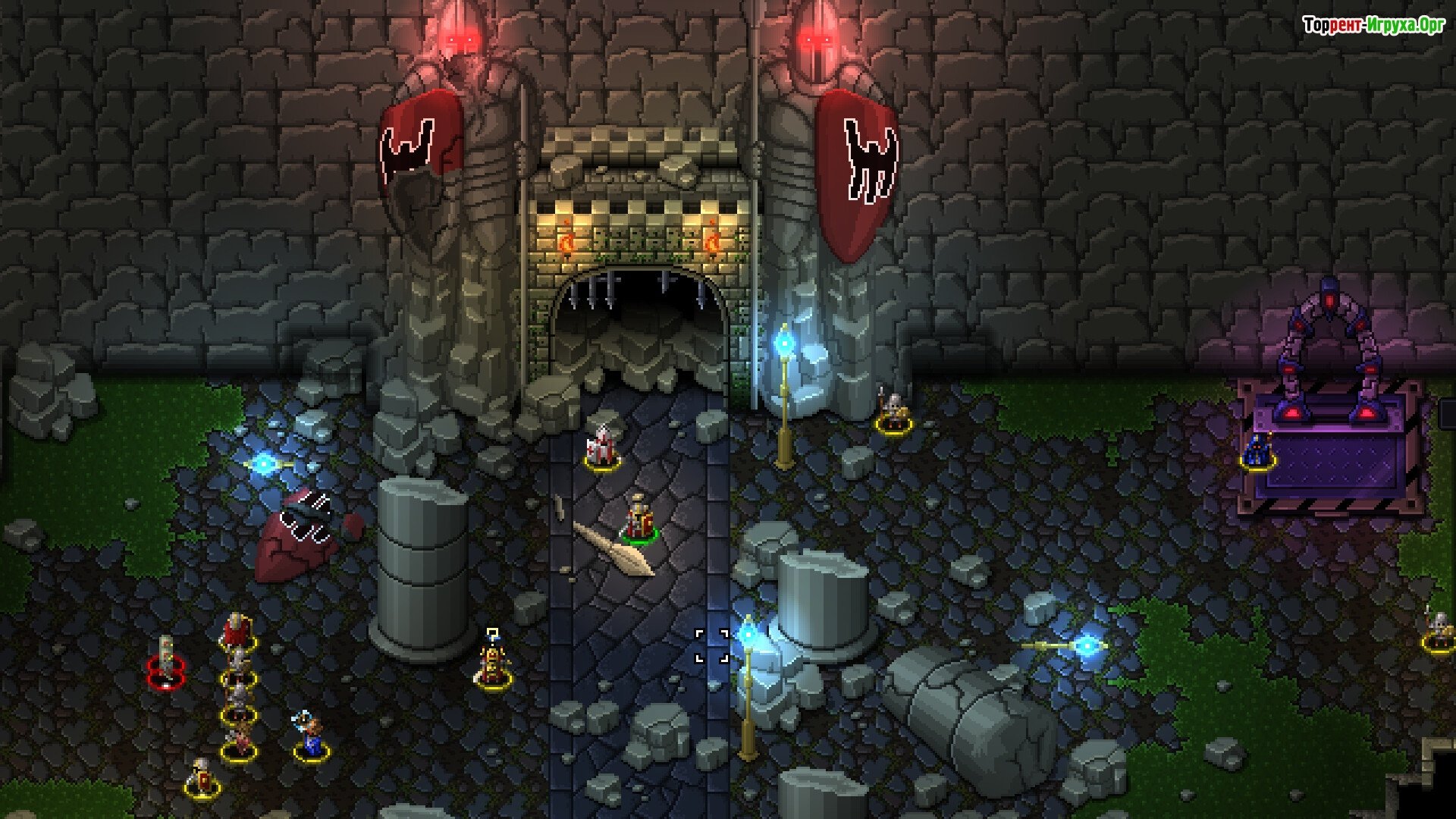The width and height of the screenshot is (1456, 819).
Task: Talk to the golden unit with question mark
Action: pos(493,664)
